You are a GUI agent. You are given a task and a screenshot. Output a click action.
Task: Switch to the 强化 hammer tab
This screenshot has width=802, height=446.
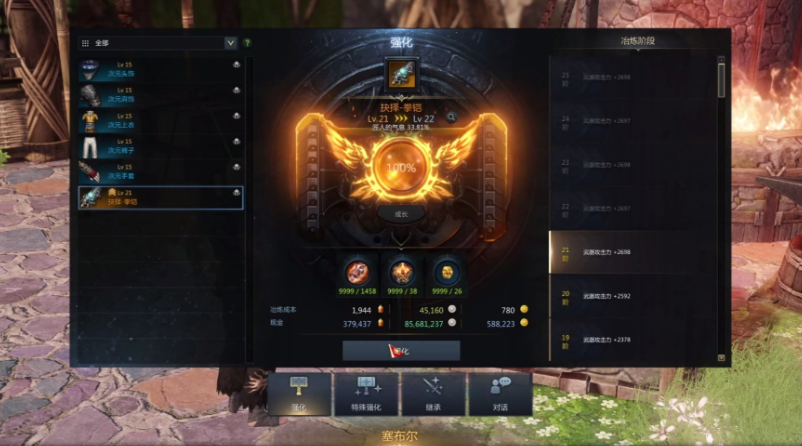[299, 393]
